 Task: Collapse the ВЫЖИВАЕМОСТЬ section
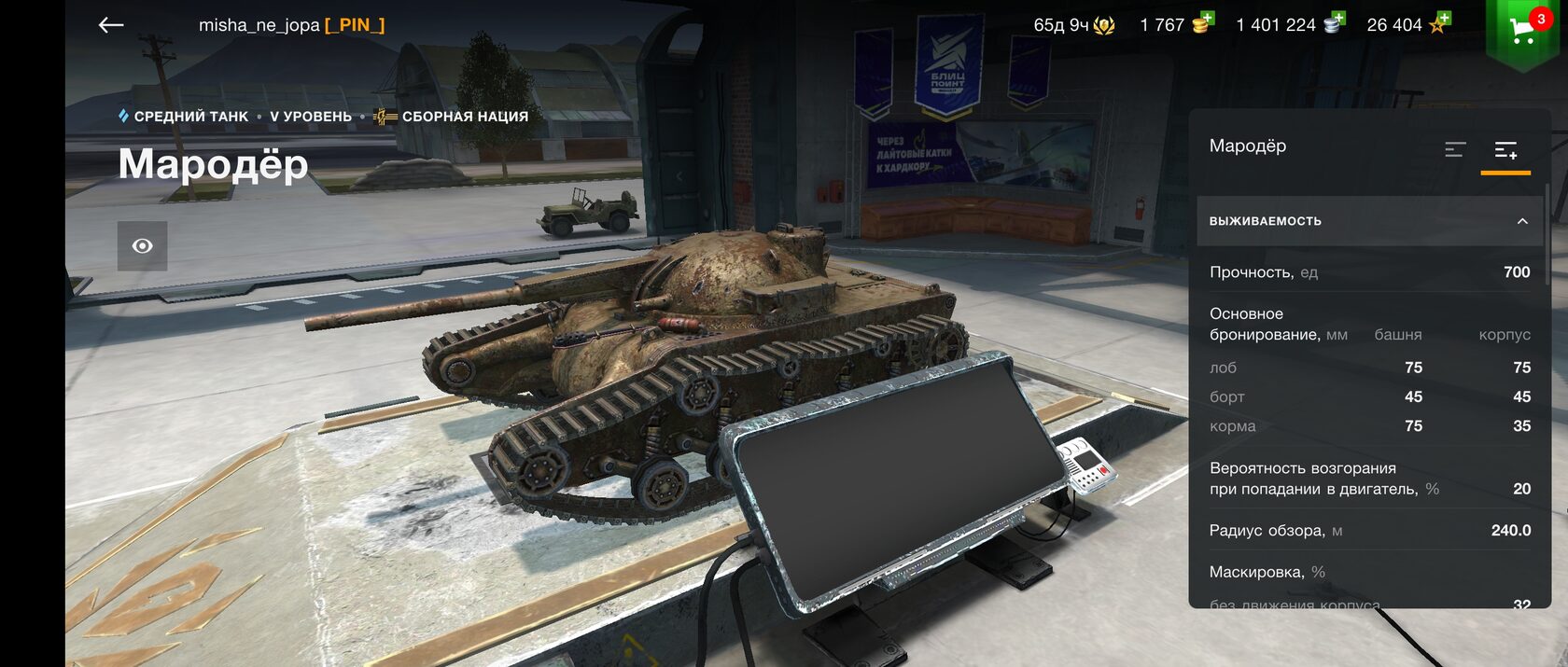1521,221
